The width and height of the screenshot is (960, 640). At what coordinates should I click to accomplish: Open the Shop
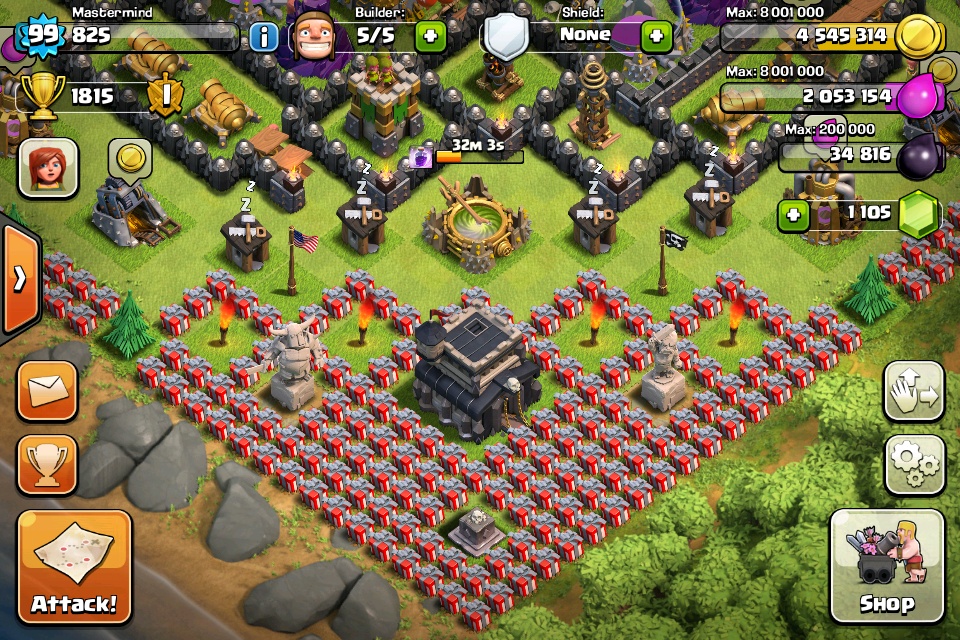tap(886, 566)
